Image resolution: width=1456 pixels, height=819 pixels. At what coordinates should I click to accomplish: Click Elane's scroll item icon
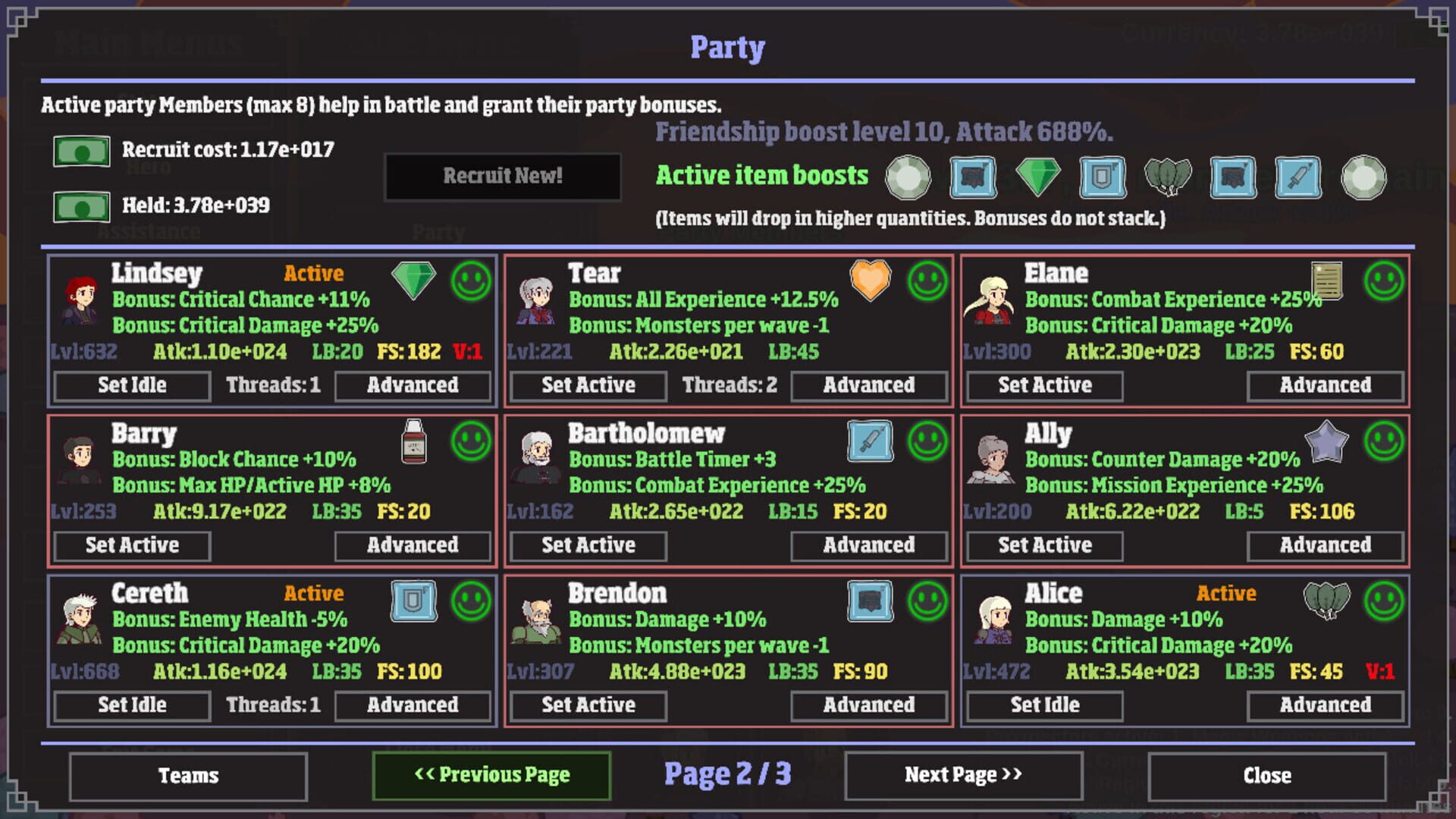1326,281
